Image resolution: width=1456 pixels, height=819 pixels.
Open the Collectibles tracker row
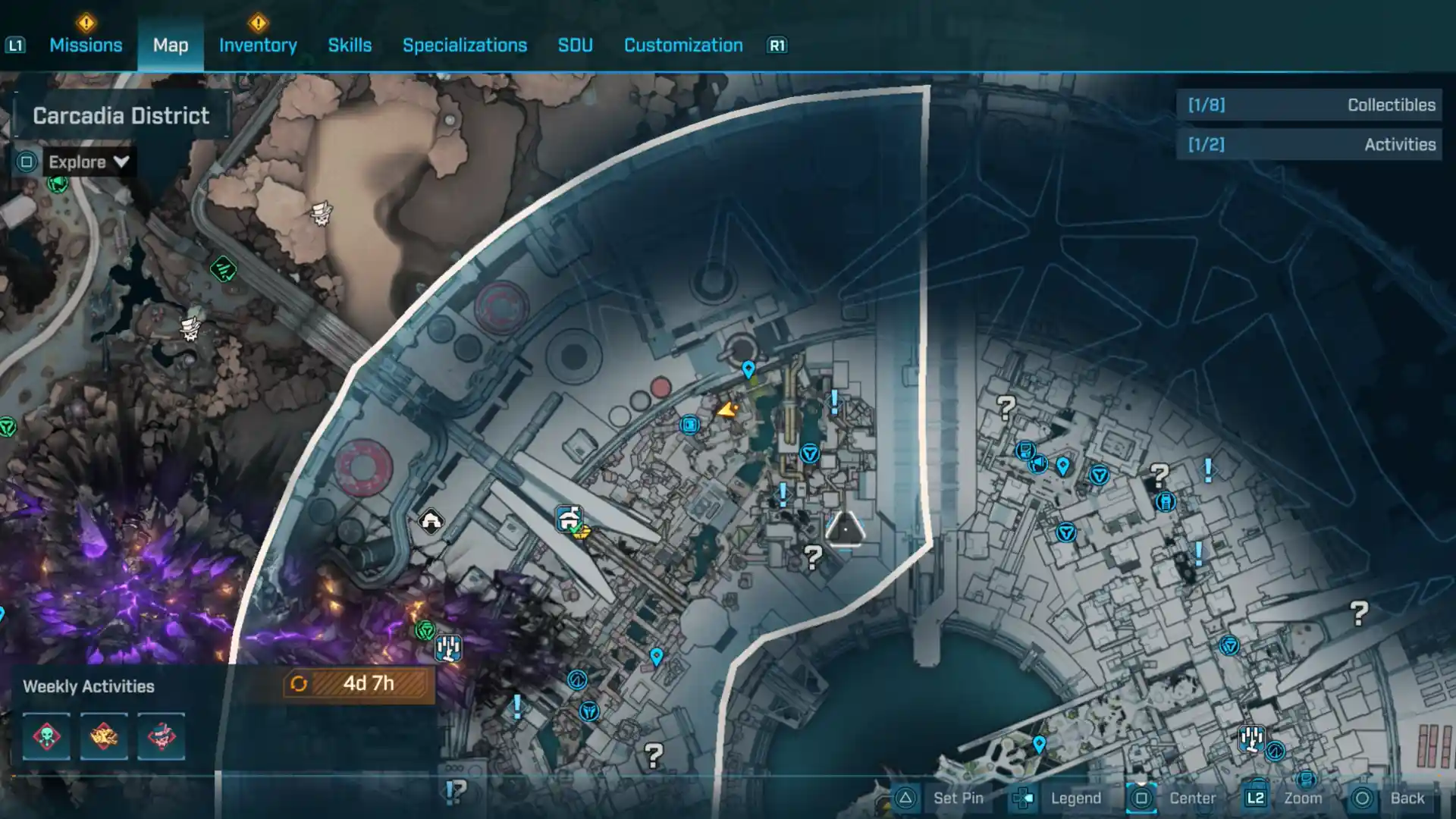click(1310, 105)
